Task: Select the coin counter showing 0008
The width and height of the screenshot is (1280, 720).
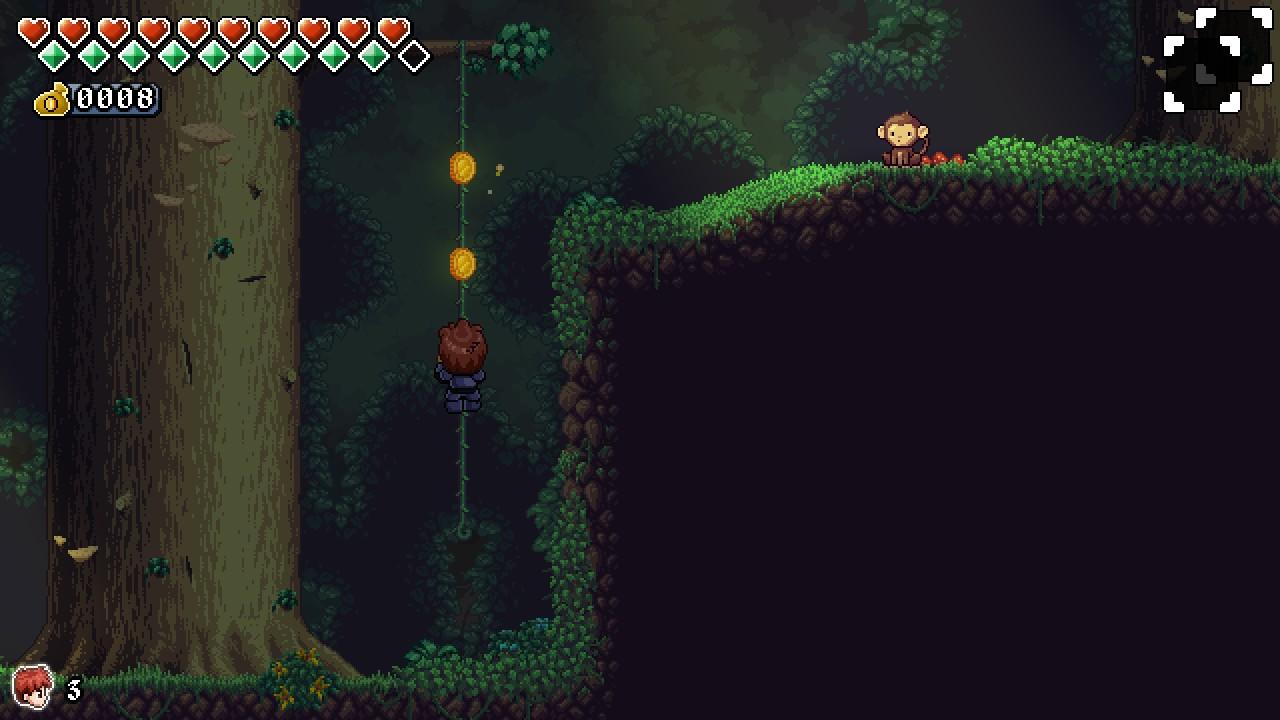Action: tap(115, 99)
